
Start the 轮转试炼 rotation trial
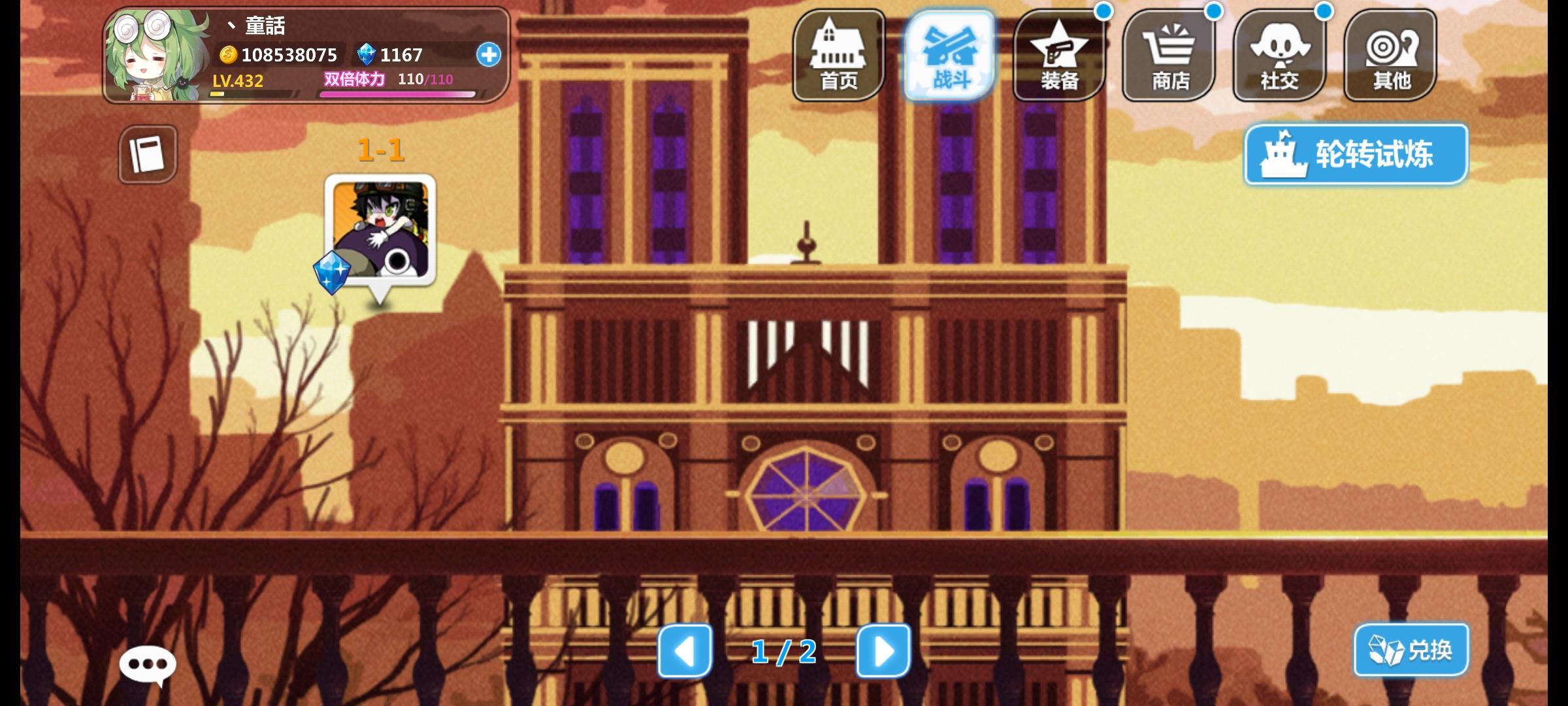point(1356,154)
